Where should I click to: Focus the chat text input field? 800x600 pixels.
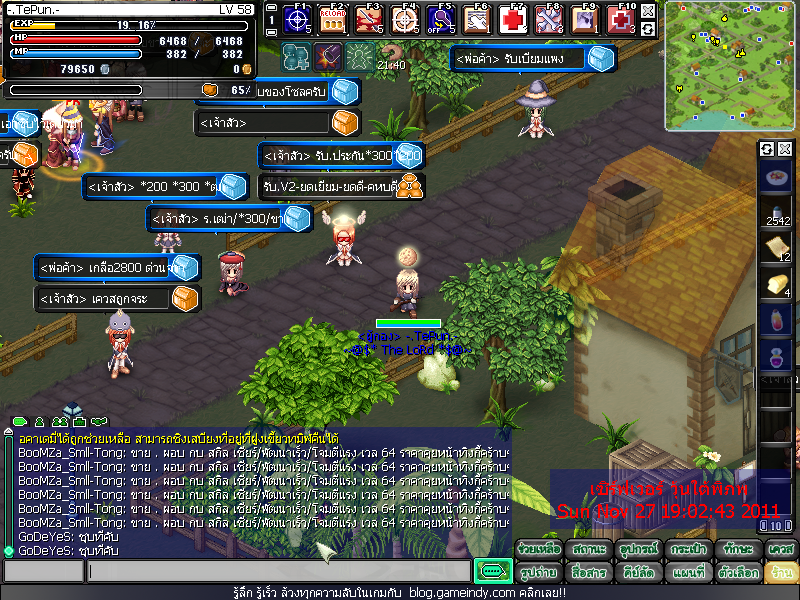click(278, 571)
